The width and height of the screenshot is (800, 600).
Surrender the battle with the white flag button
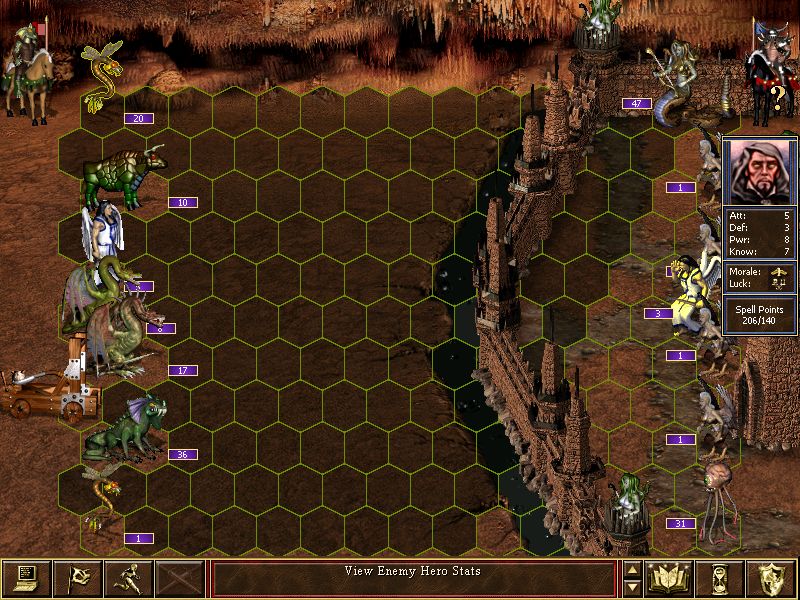78,578
